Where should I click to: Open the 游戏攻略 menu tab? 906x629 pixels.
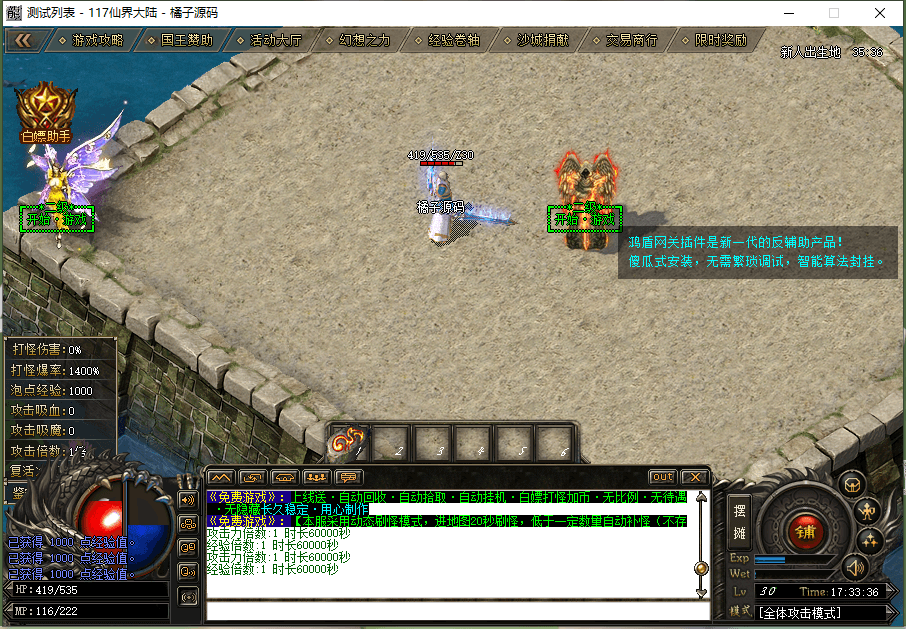(97, 41)
